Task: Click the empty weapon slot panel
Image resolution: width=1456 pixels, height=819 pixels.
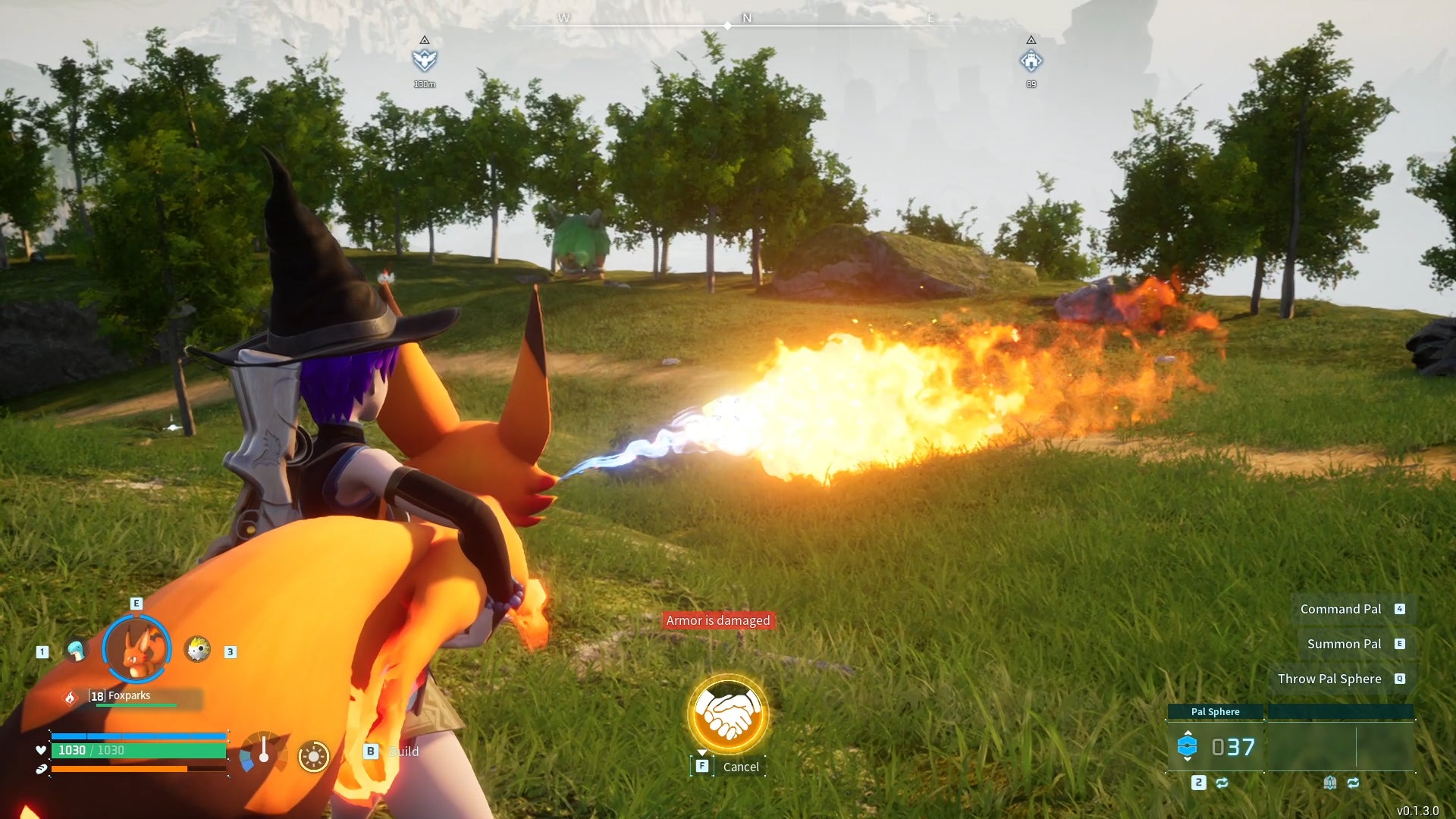Action: pos(1340,746)
